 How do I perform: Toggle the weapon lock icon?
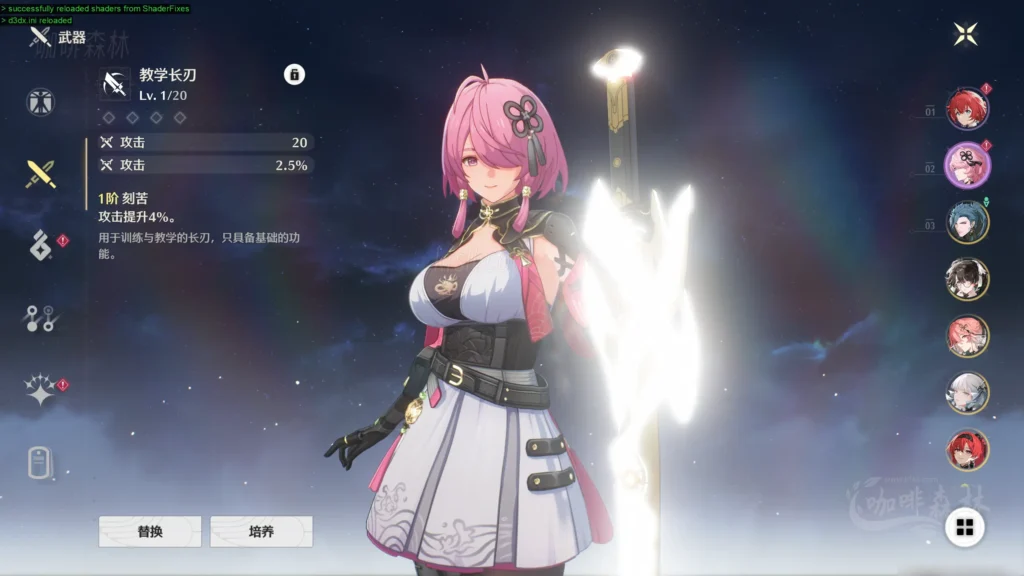pyautogui.click(x=294, y=74)
